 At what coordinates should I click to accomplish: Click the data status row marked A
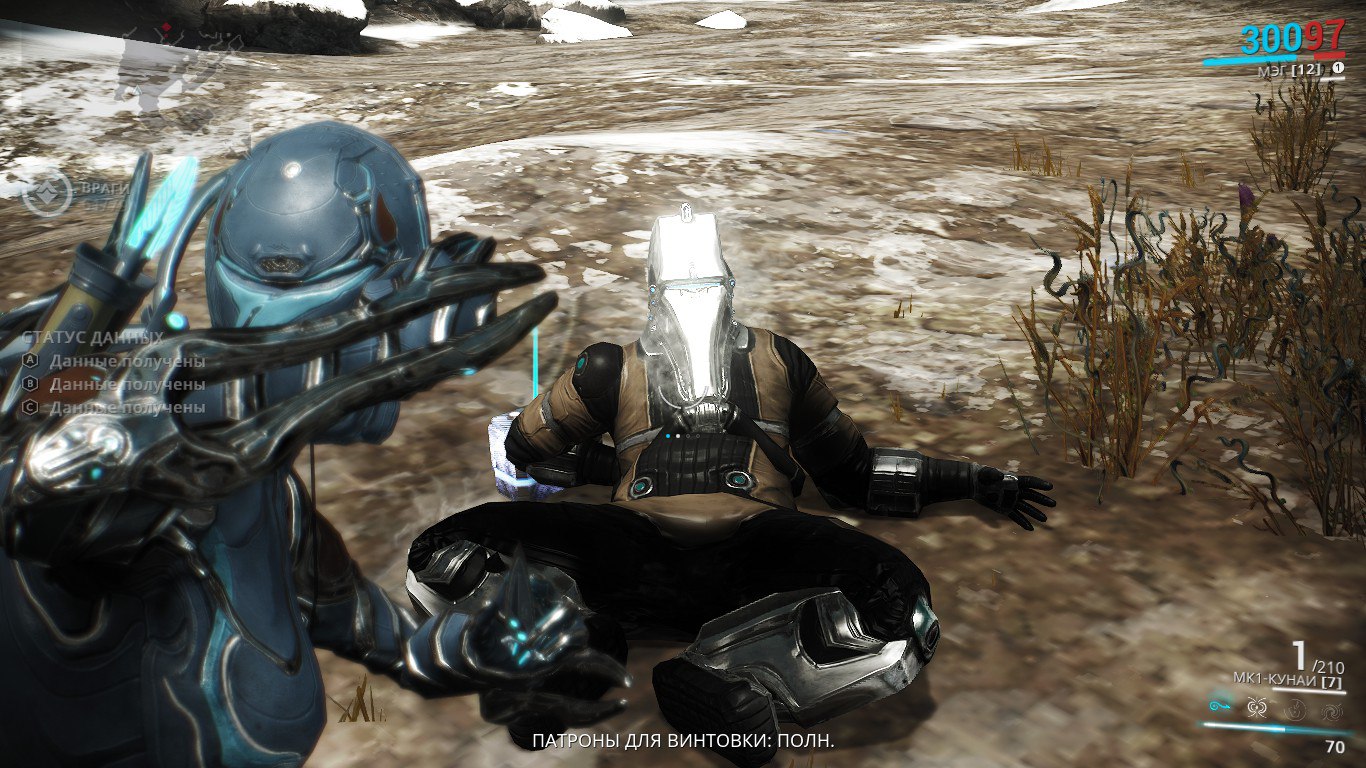[115, 361]
